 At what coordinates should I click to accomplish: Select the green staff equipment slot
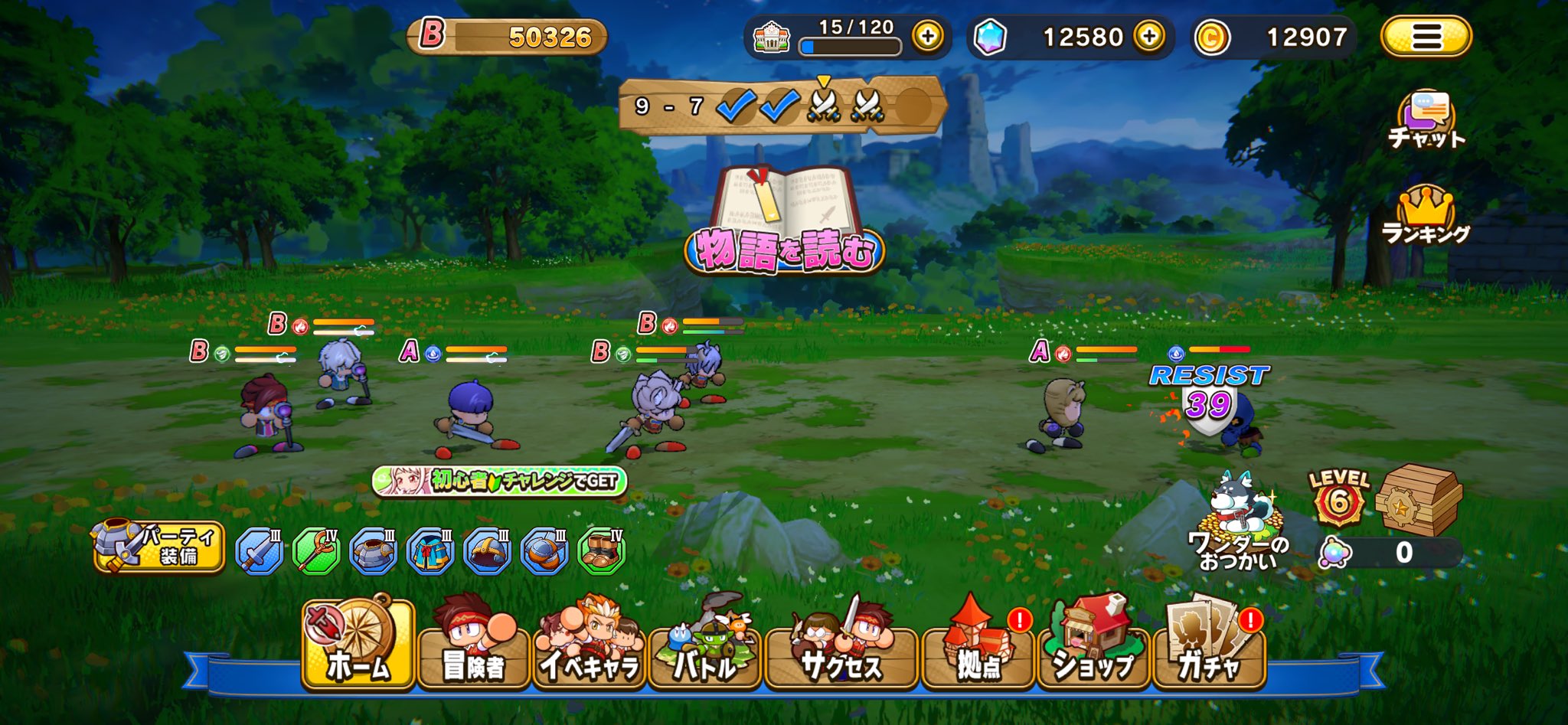(316, 551)
